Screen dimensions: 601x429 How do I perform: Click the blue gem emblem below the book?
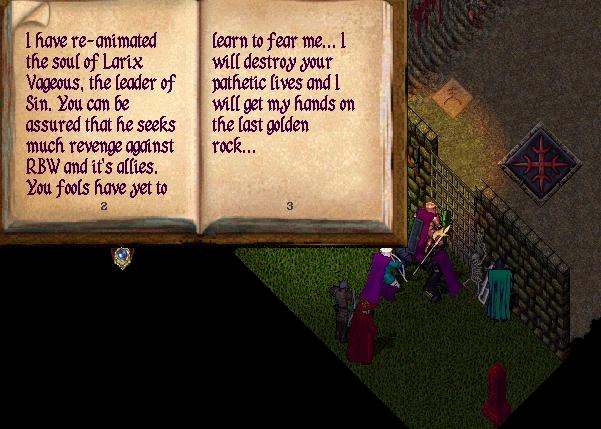122,257
